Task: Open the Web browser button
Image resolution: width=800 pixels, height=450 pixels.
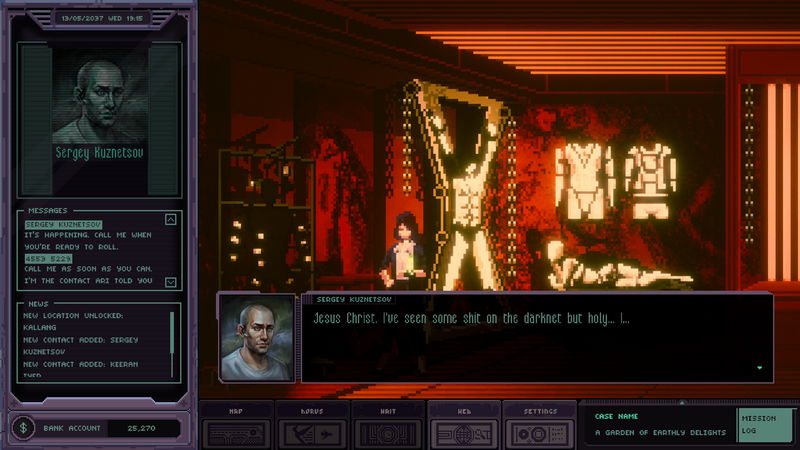Action: 463,427
